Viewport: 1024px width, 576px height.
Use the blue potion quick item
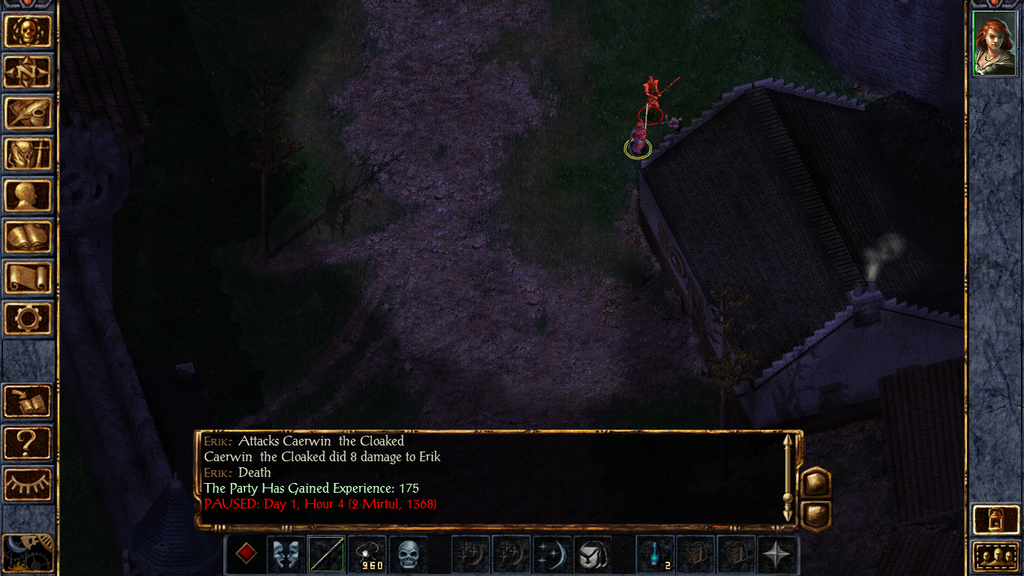(654, 554)
